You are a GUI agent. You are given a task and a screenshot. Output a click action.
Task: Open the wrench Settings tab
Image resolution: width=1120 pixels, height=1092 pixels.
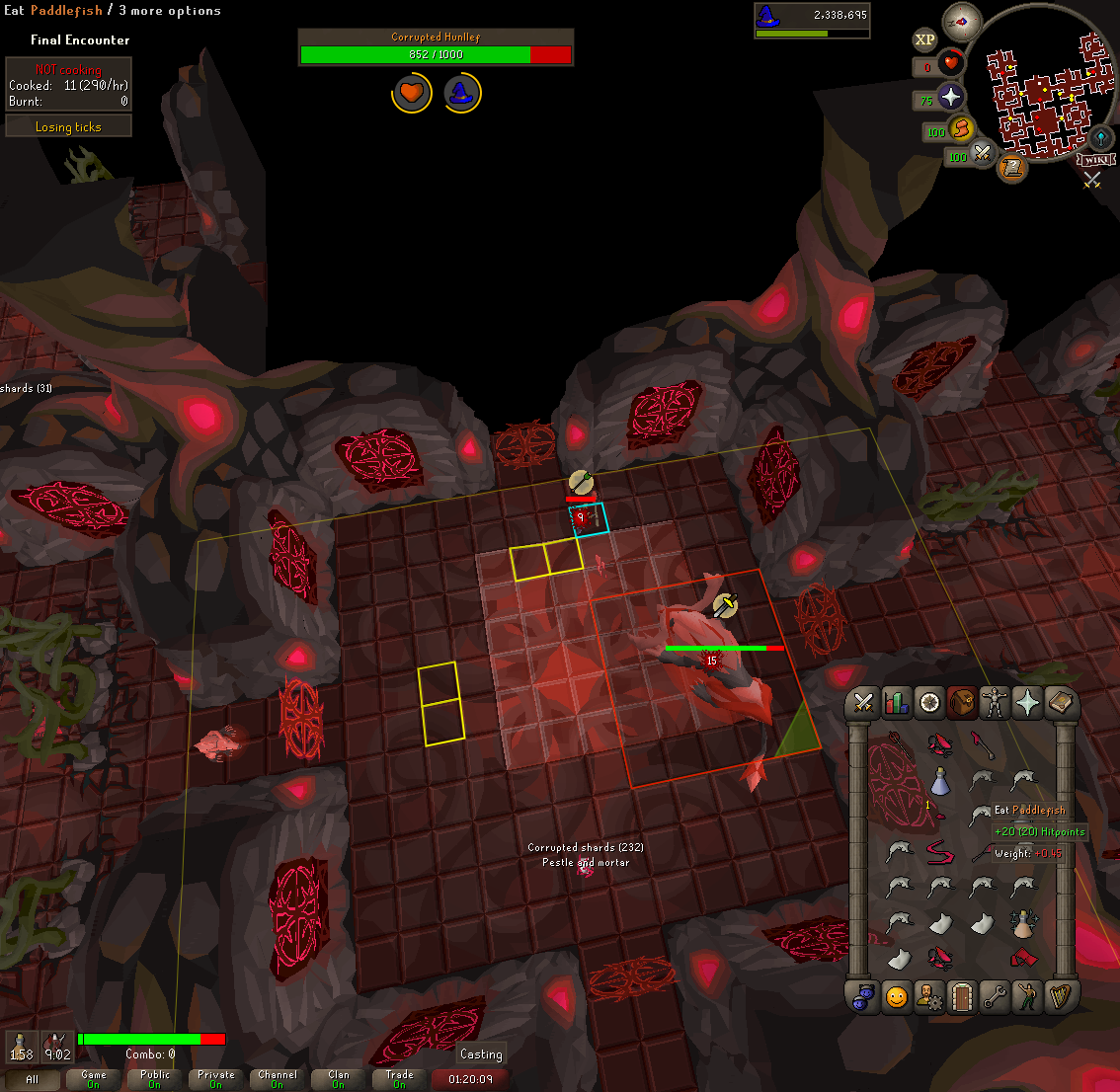995,997
